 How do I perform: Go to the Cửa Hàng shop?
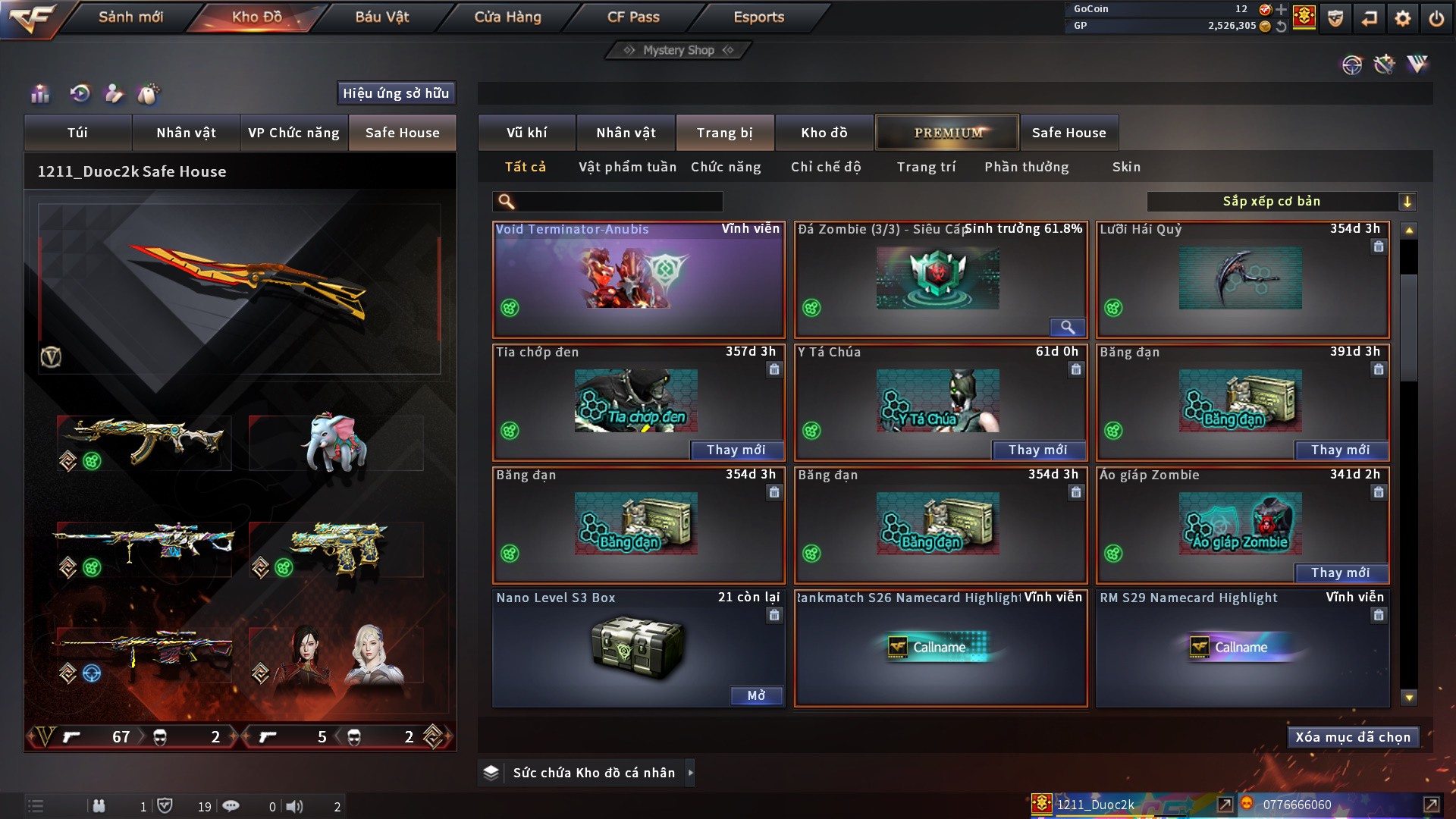coord(507,17)
